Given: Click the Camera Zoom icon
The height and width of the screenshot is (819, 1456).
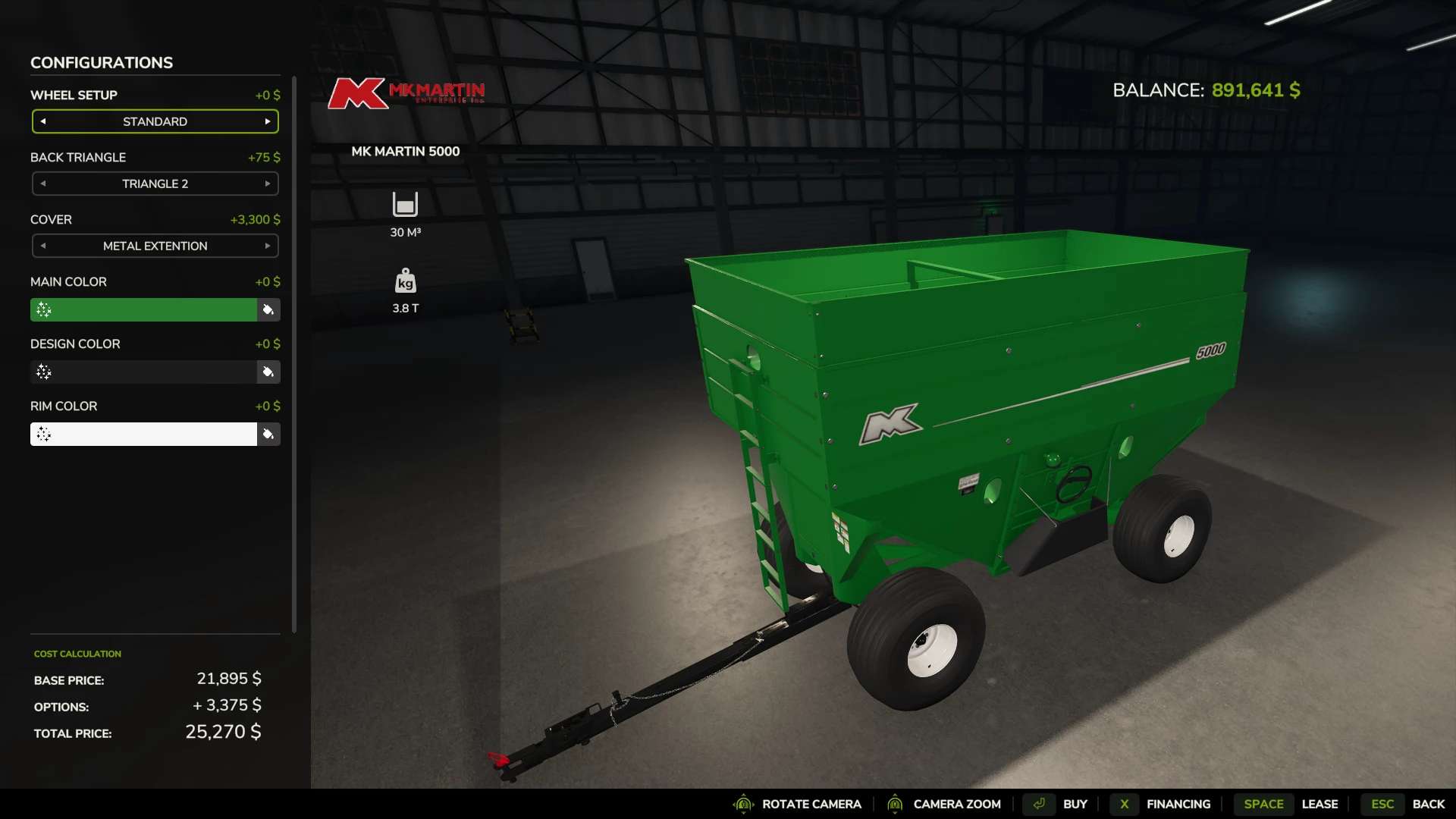Looking at the screenshot, I should click(896, 804).
